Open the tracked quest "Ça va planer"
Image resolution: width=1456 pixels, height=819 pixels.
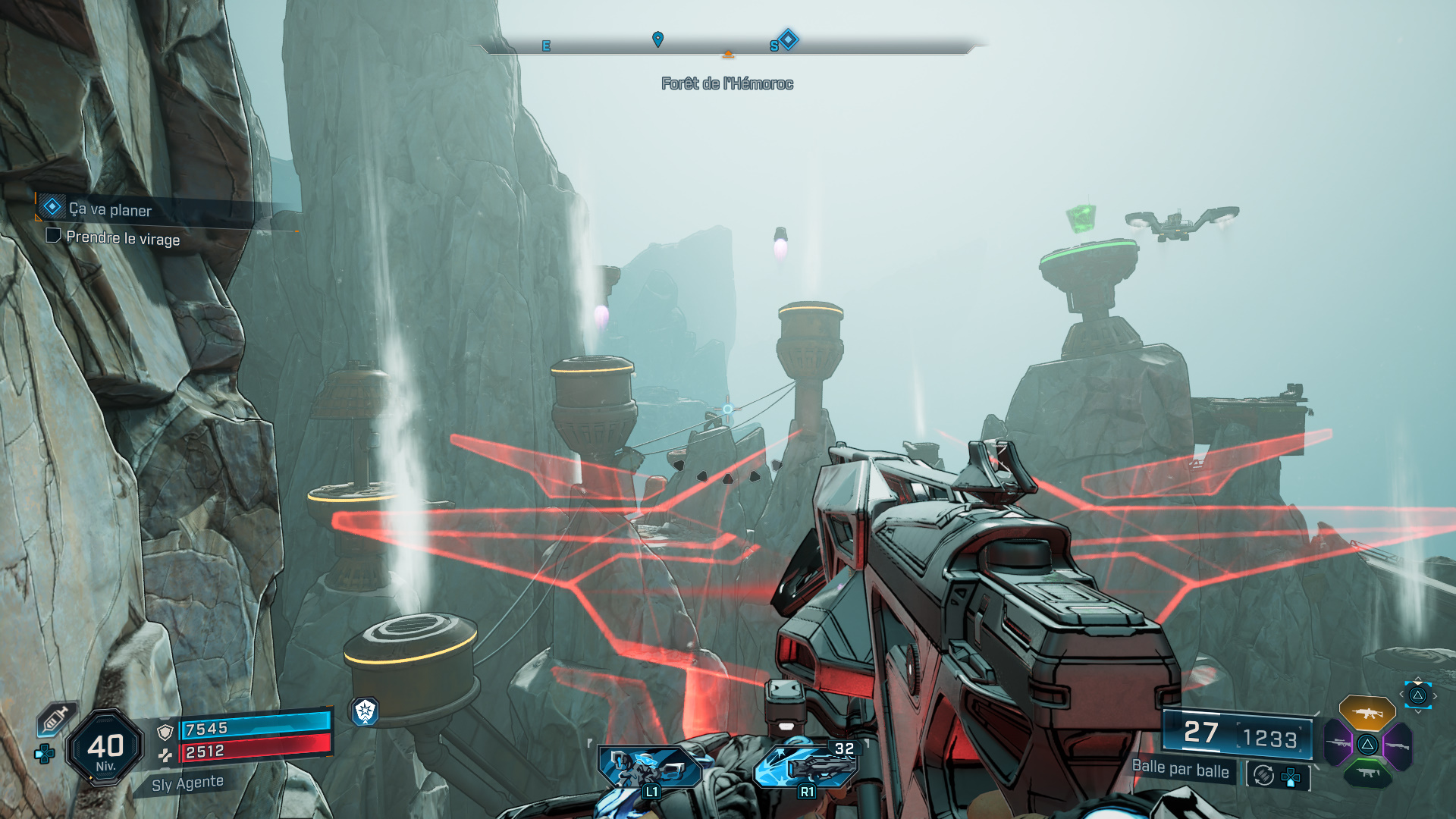click(110, 209)
